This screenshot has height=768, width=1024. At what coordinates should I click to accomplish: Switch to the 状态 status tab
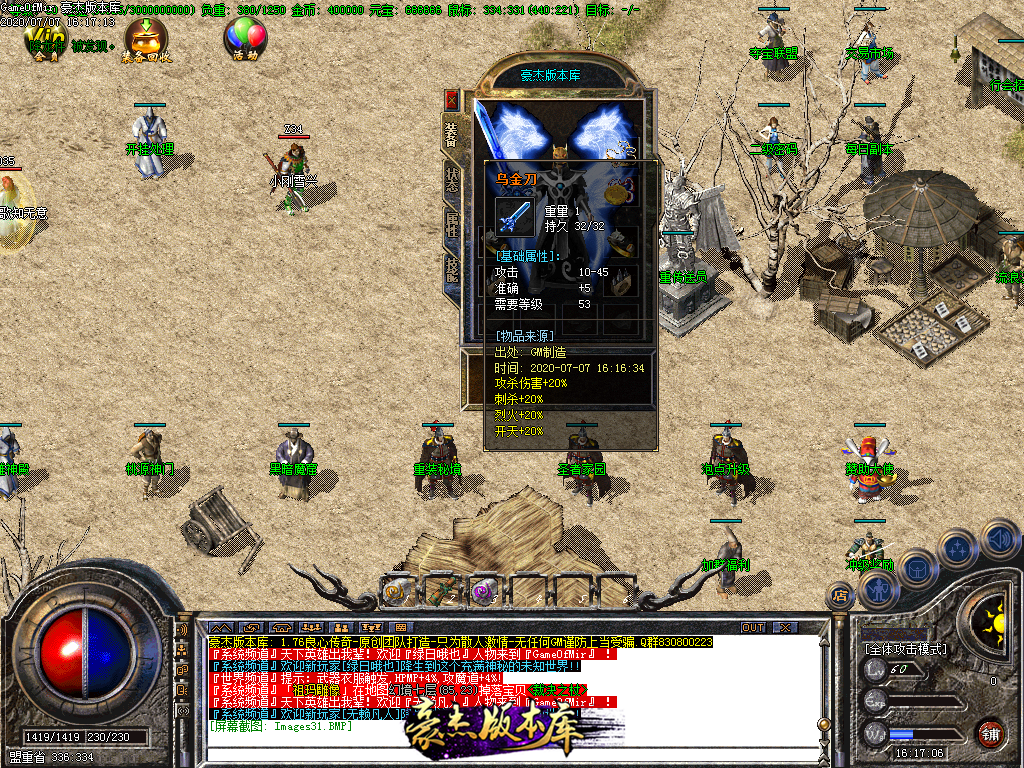pyautogui.click(x=452, y=180)
